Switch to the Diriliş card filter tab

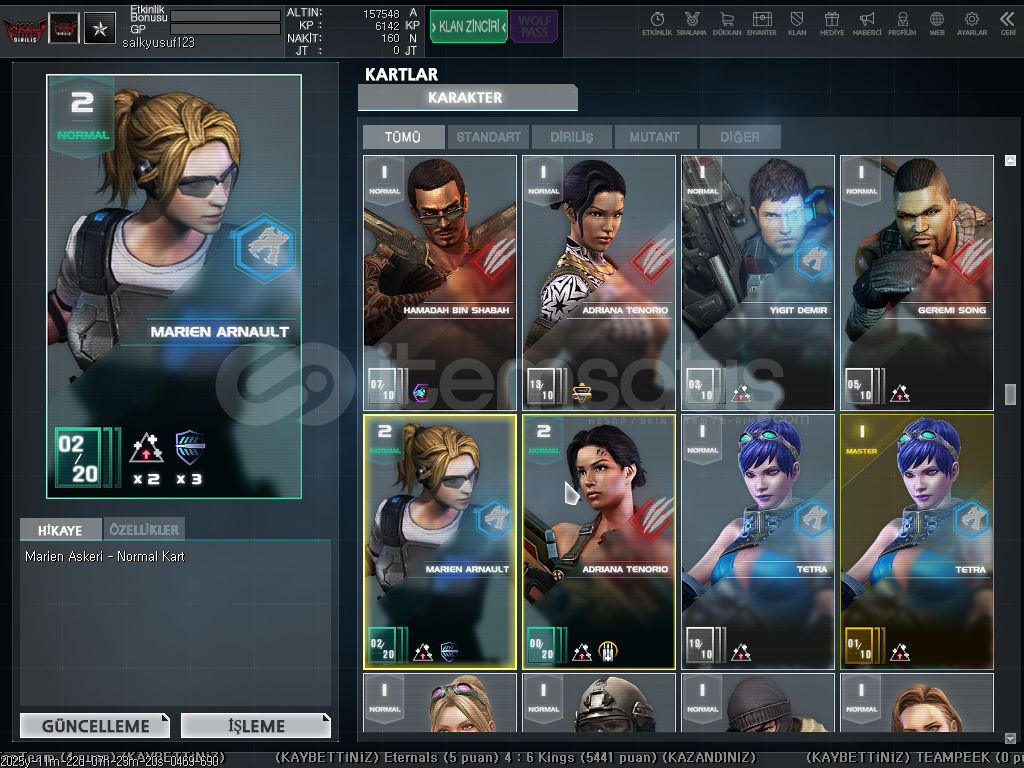tap(572, 137)
